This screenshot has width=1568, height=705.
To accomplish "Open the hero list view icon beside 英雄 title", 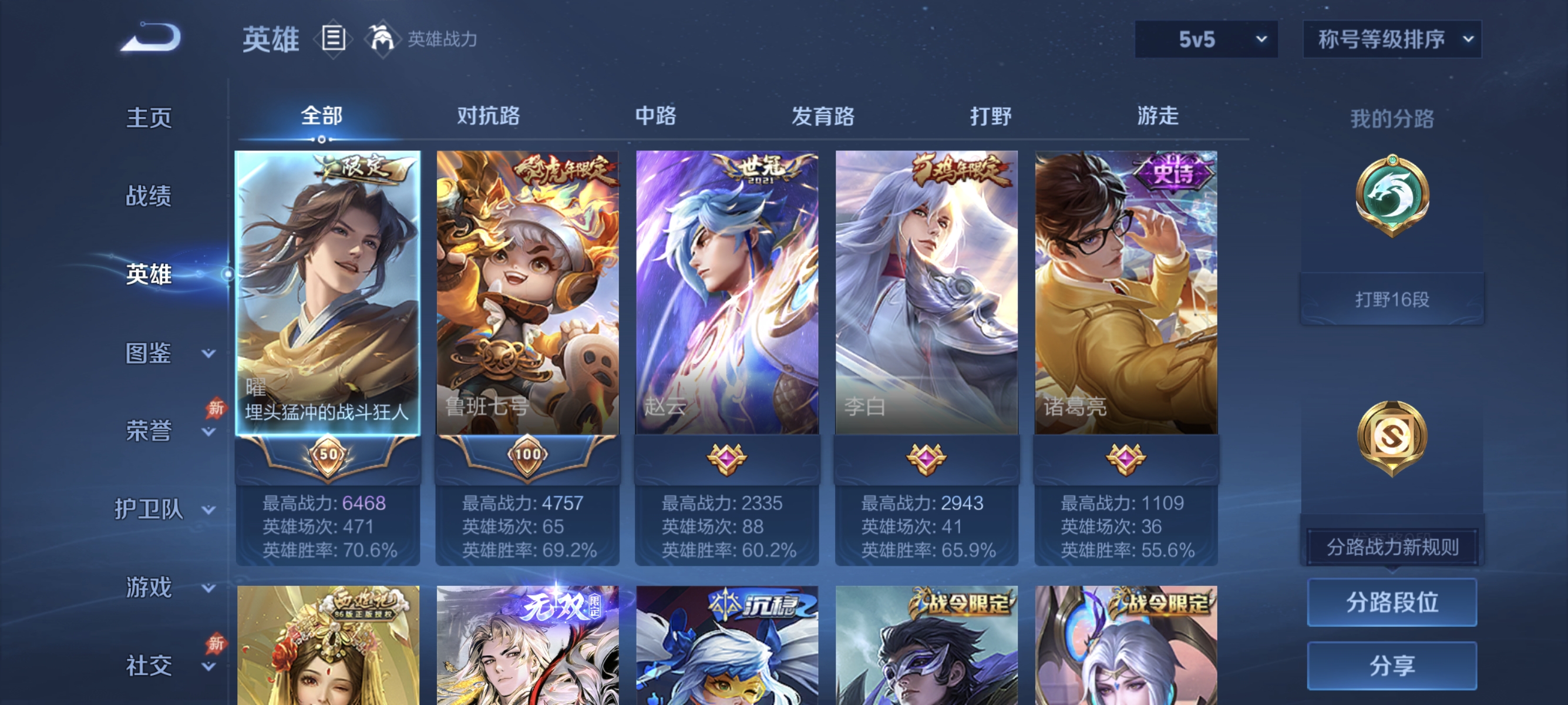I will click(332, 38).
